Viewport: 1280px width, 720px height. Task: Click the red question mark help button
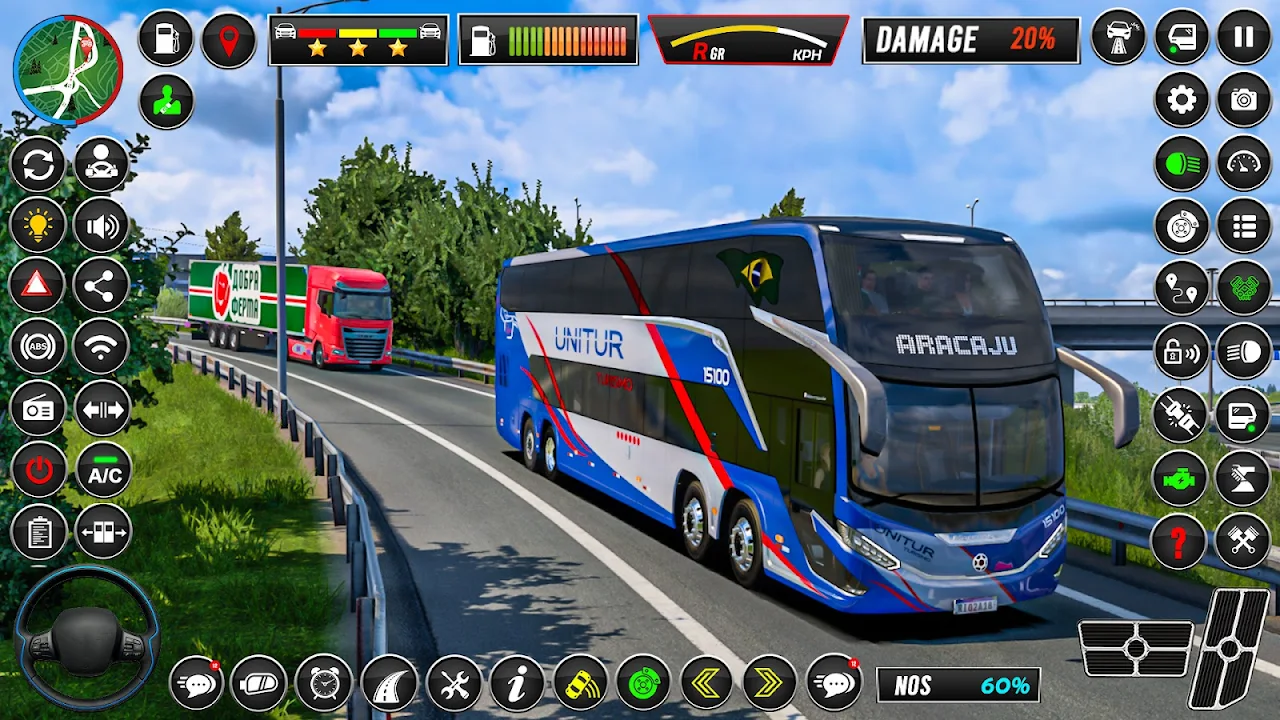point(1179,541)
